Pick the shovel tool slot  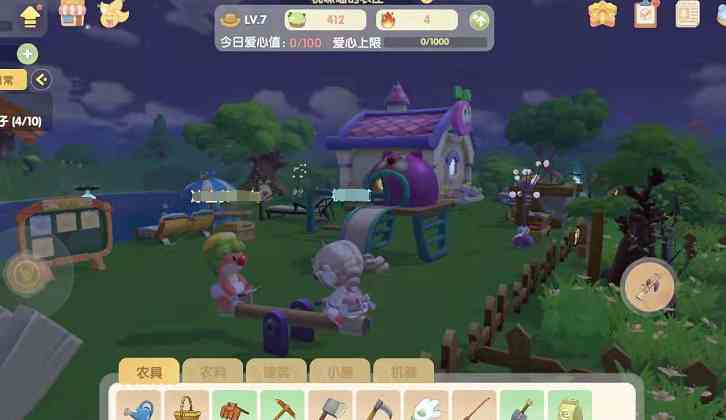tap(520, 407)
